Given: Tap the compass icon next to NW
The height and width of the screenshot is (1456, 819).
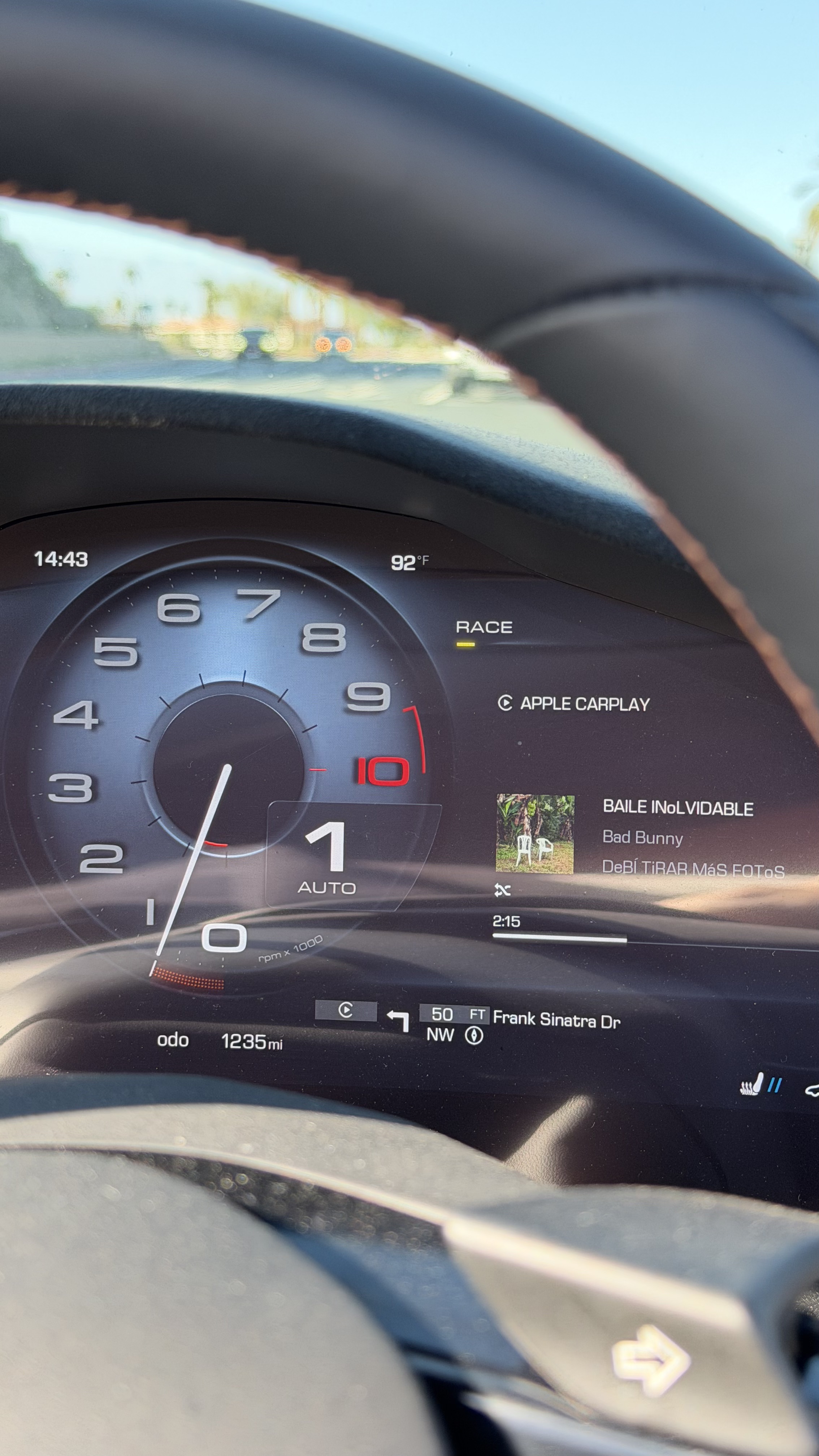Looking at the screenshot, I should click(x=474, y=1035).
